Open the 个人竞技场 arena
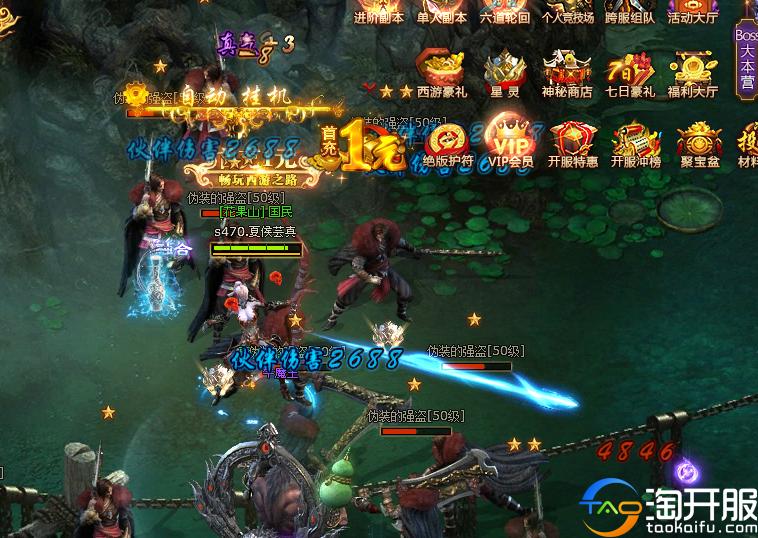This screenshot has height=538, width=758. click(x=568, y=12)
